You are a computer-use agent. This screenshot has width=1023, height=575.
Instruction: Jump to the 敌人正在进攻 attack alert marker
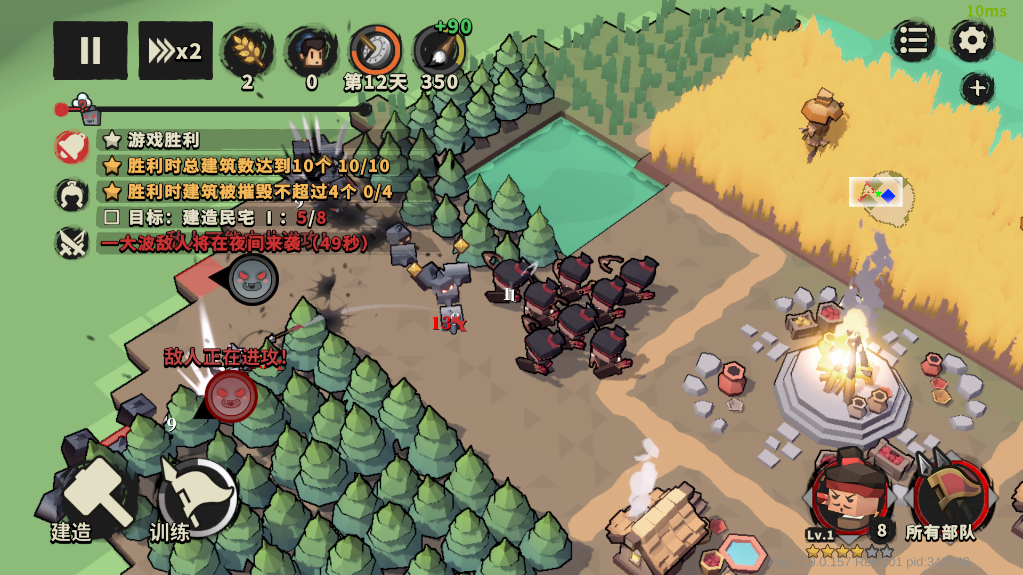231,394
